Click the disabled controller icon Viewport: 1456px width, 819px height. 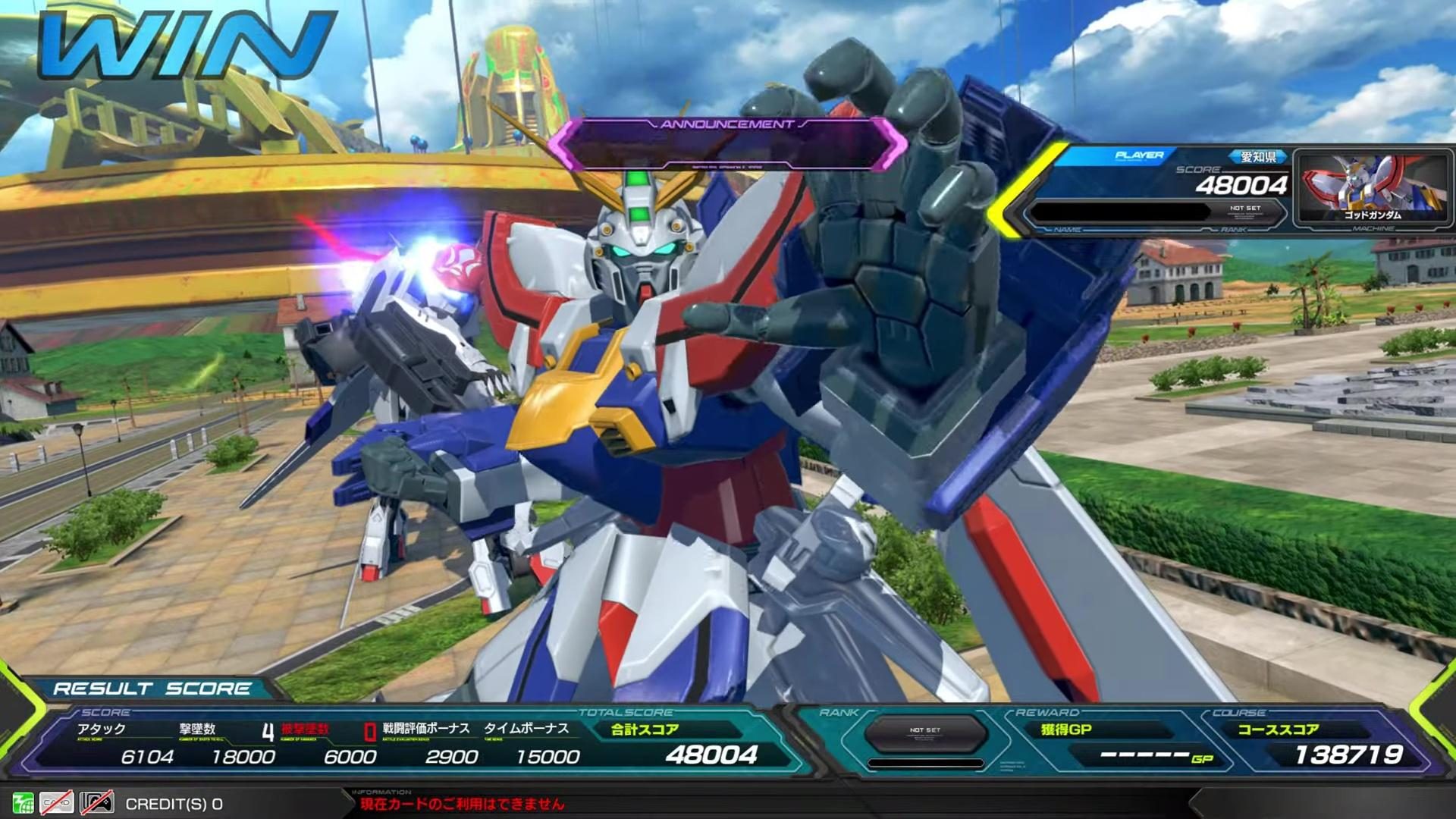pyautogui.click(x=97, y=802)
